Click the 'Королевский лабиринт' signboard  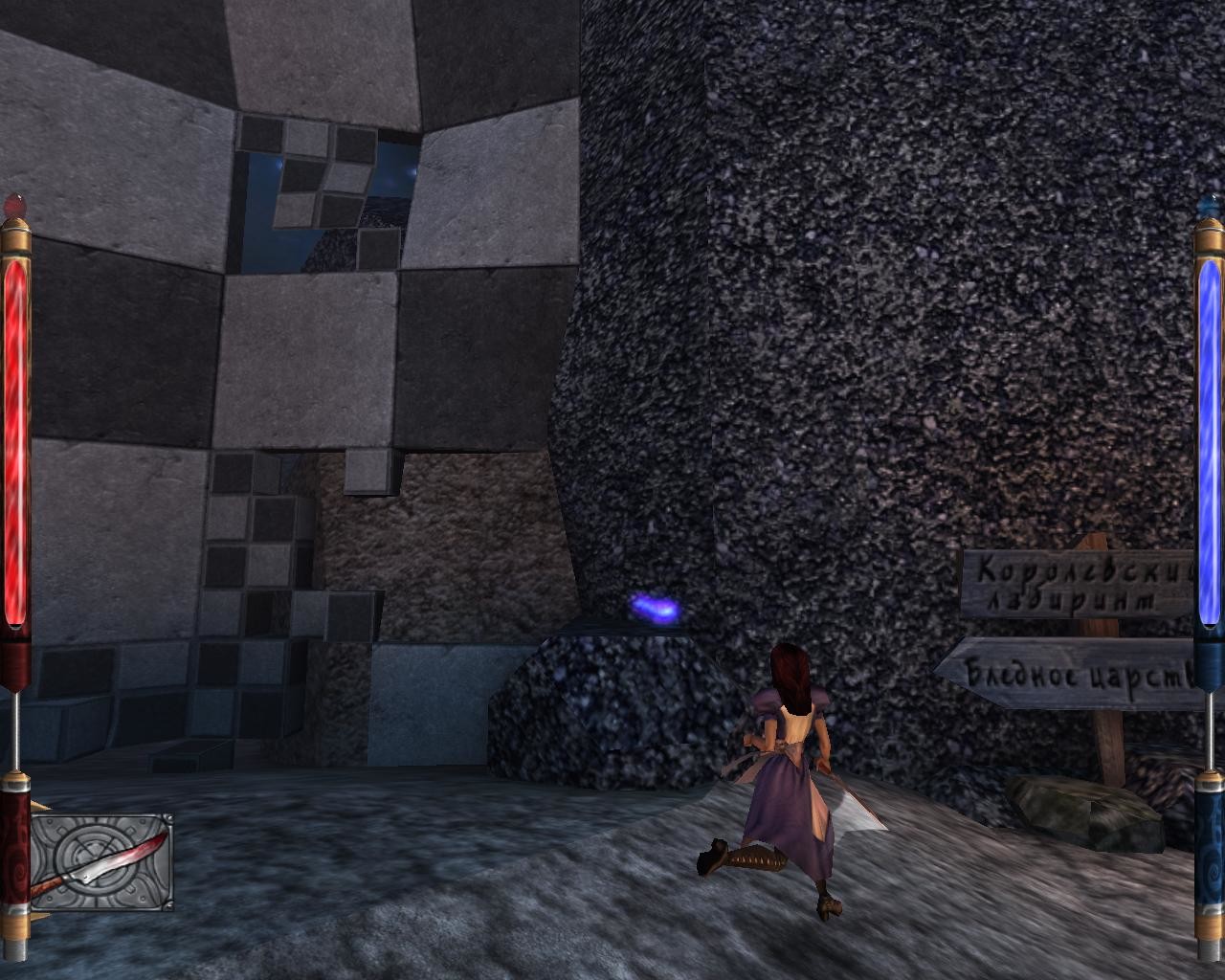click(x=1074, y=584)
